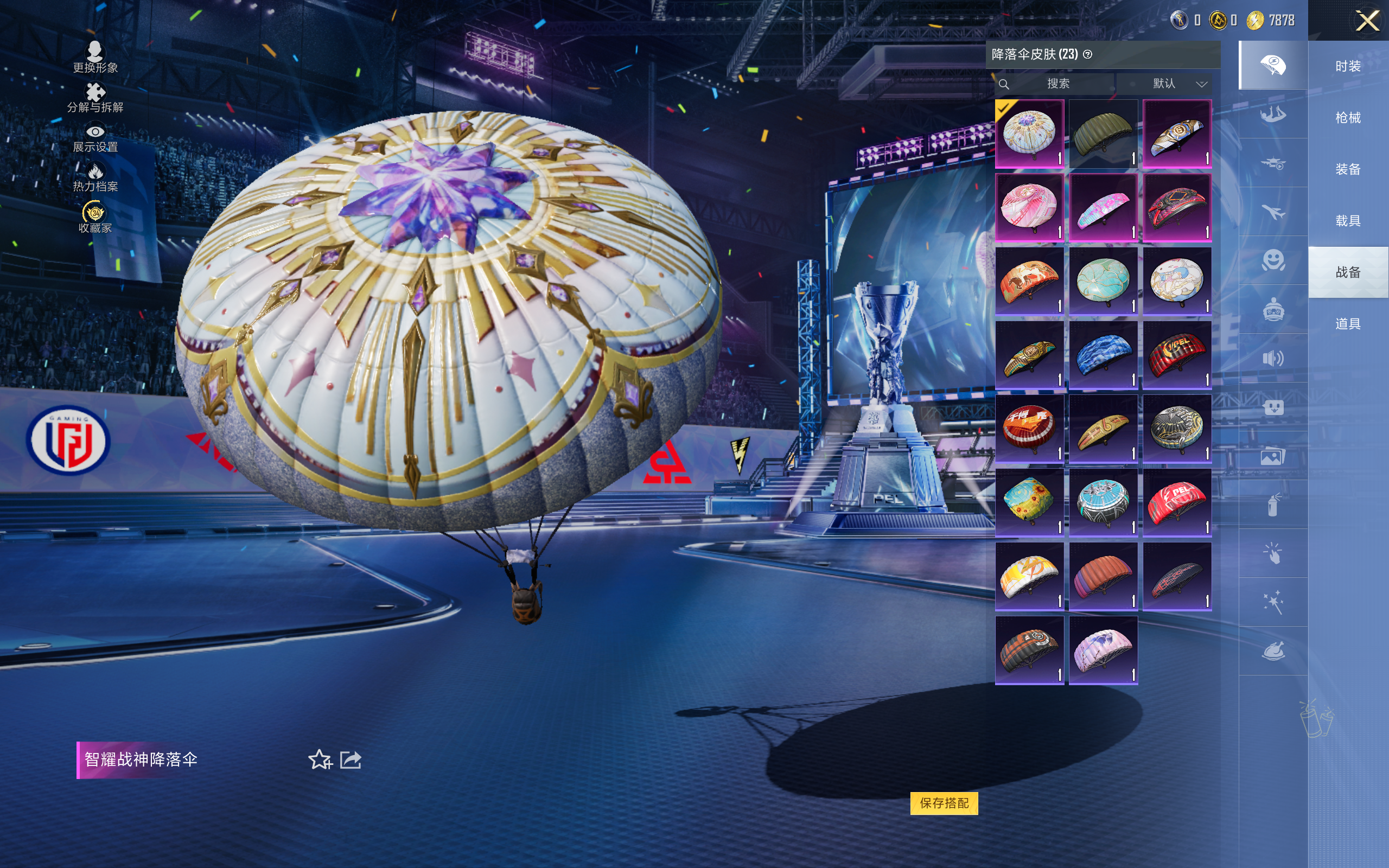Viewport: 1389px width, 868px height.
Task: Open the 收藏家 collector page
Action: [95, 218]
